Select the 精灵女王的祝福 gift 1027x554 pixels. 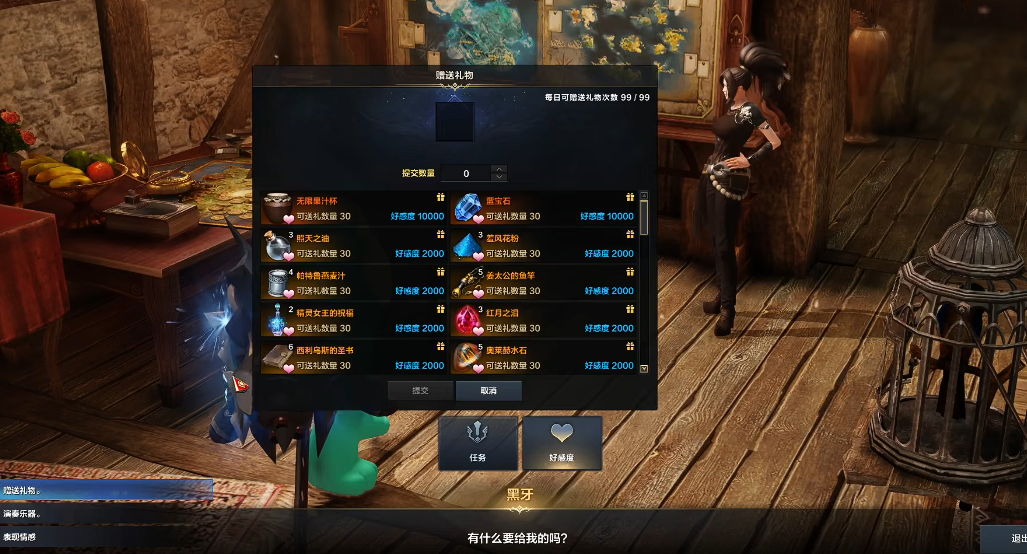coord(353,320)
